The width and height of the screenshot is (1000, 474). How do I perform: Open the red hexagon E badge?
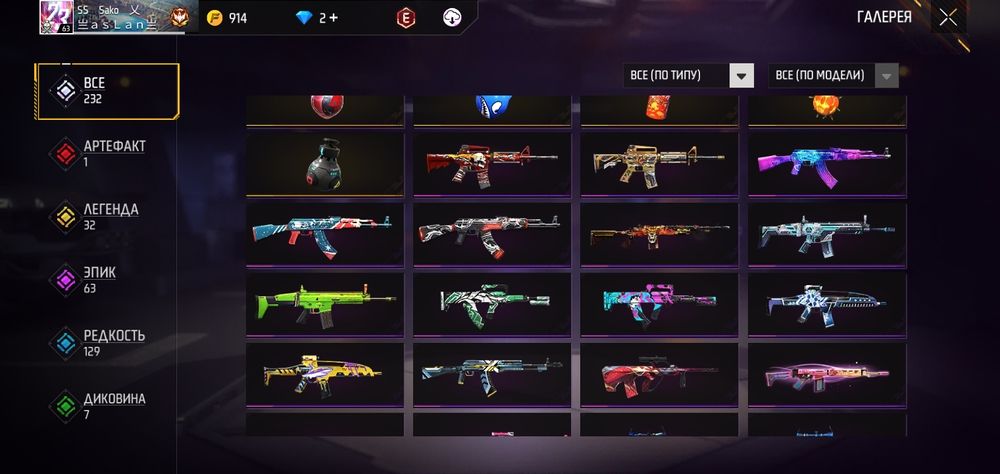coord(405,18)
